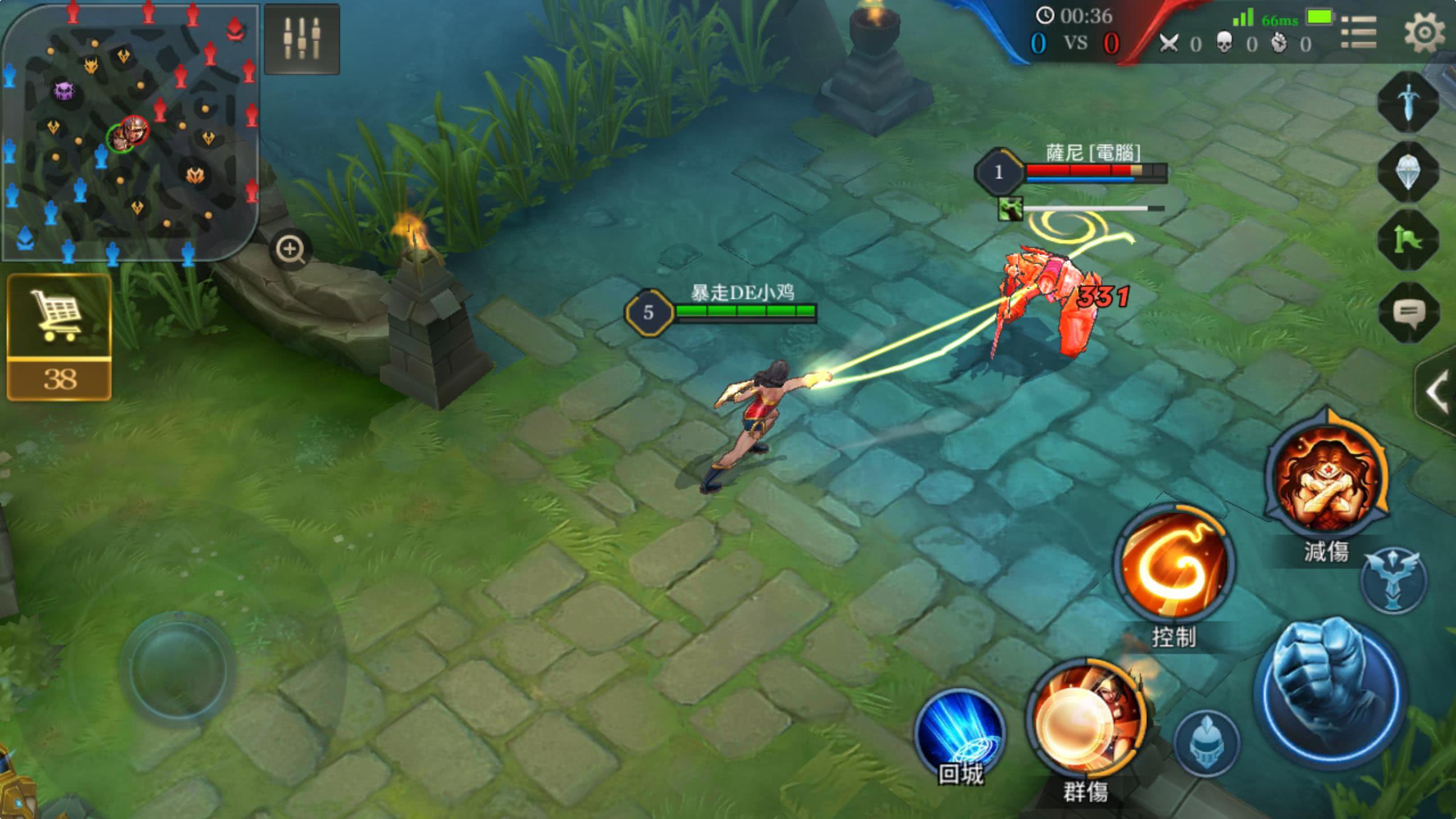Screen dimensions: 1456x819
Task: Send the shield defend signal
Action: [x=1408, y=171]
